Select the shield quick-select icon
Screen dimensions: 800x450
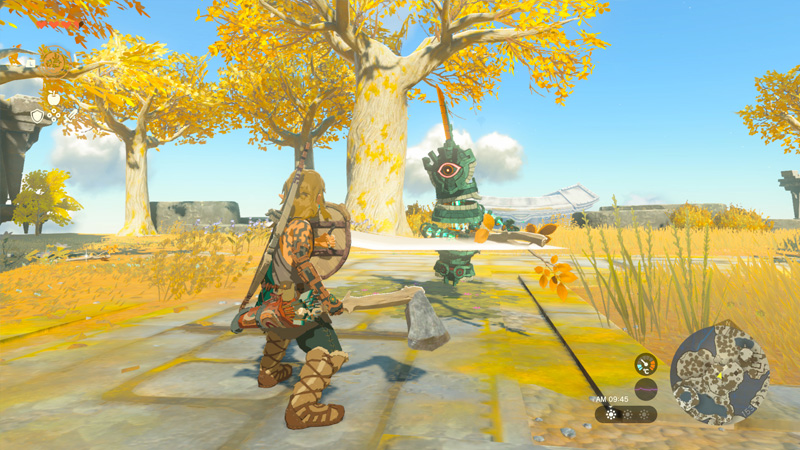tap(36, 116)
